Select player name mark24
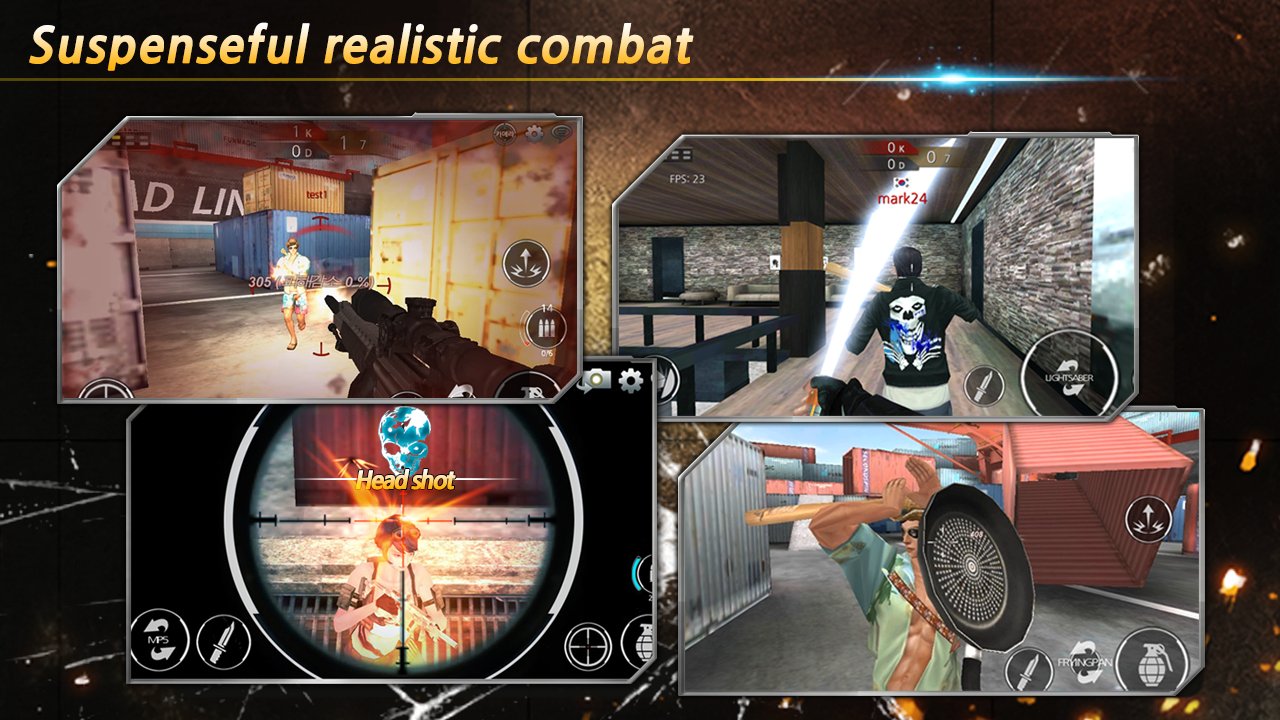1280x720 pixels. (903, 199)
